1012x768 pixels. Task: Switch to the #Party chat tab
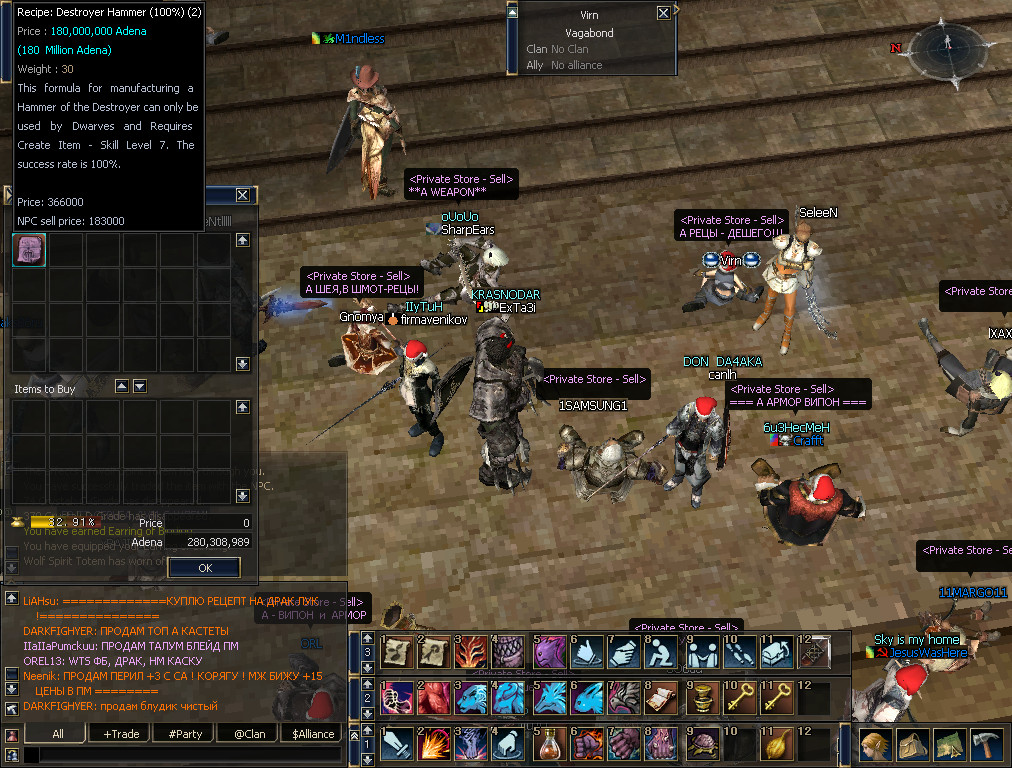click(184, 733)
